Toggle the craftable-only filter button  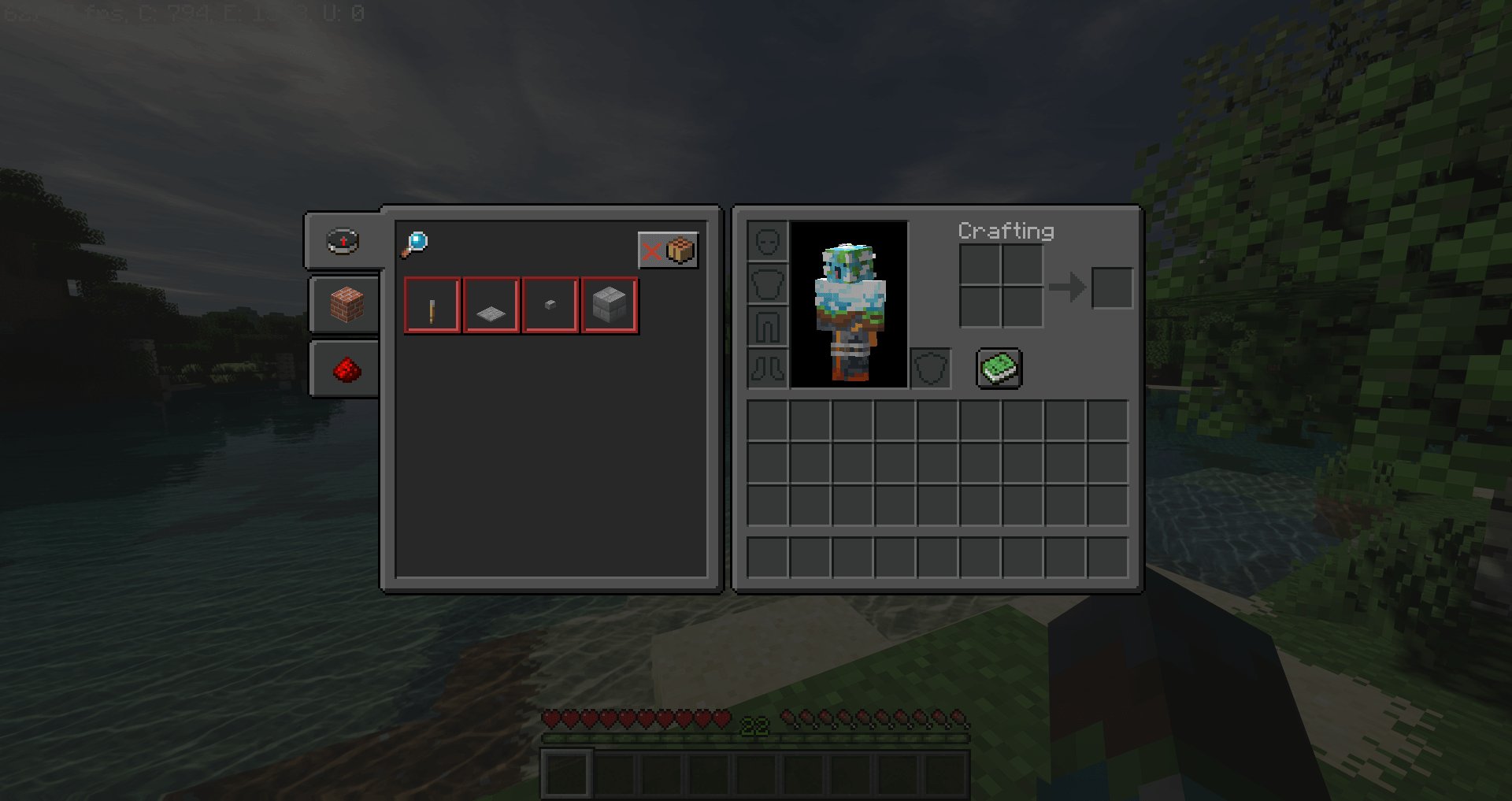coord(668,250)
